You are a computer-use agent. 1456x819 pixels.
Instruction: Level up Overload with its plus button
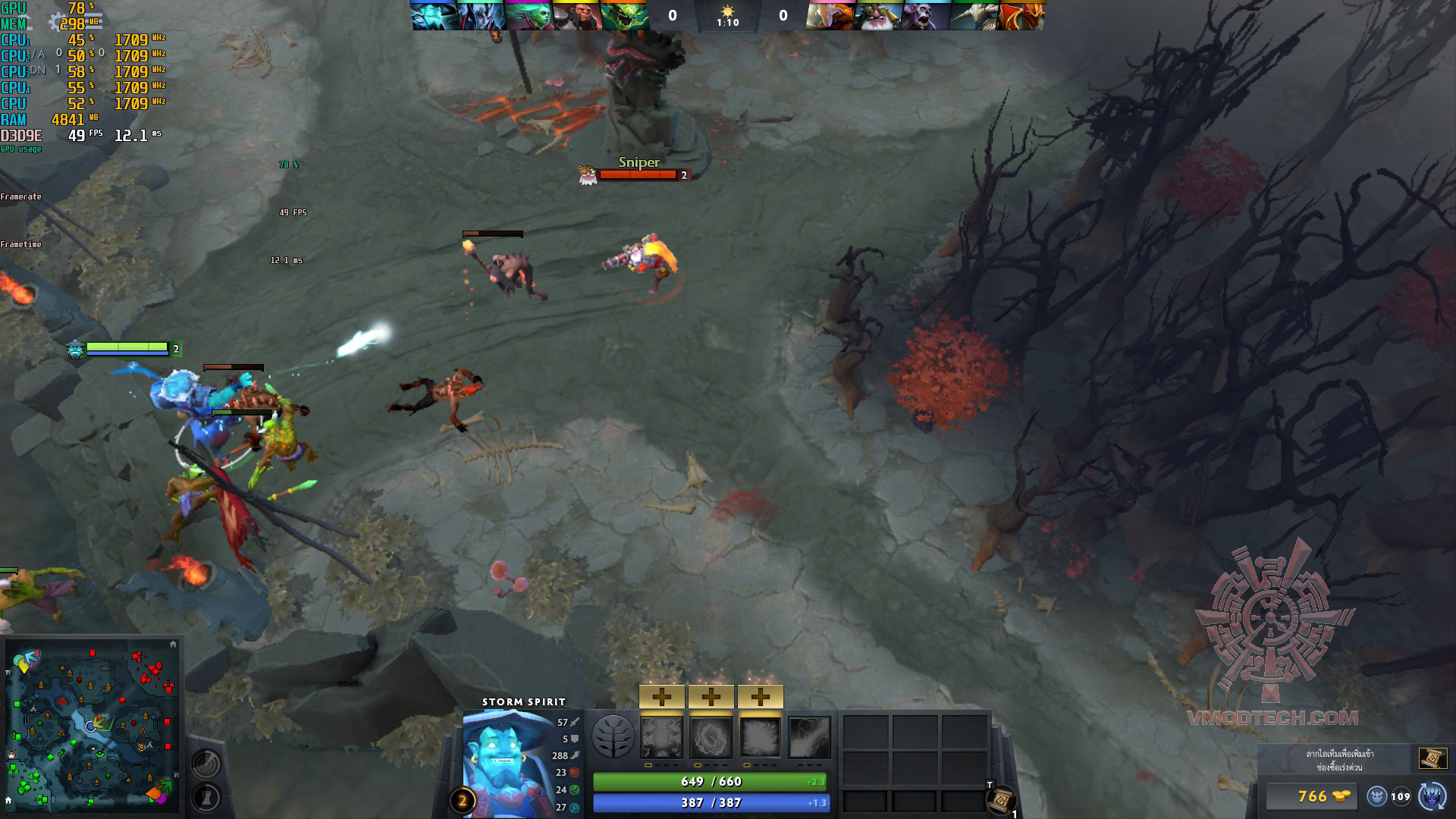point(760,696)
